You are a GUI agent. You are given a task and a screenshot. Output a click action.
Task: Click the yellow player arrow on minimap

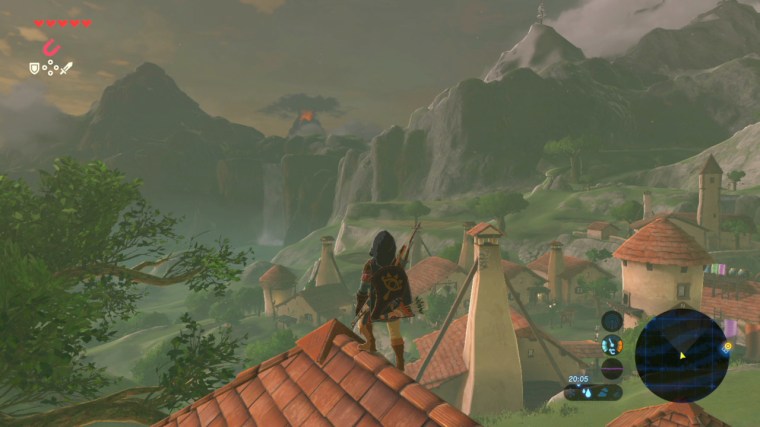pos(683,356)
